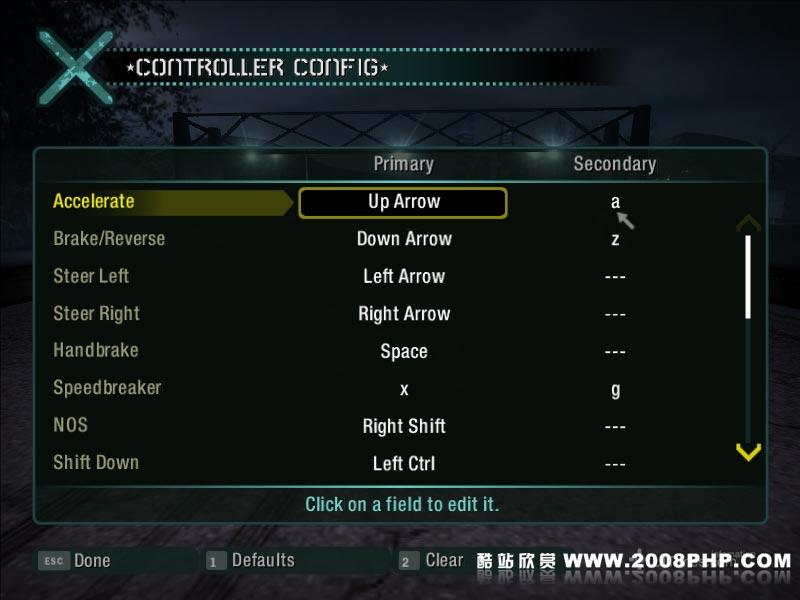Select the NOS primary Right Shift field

404,426
